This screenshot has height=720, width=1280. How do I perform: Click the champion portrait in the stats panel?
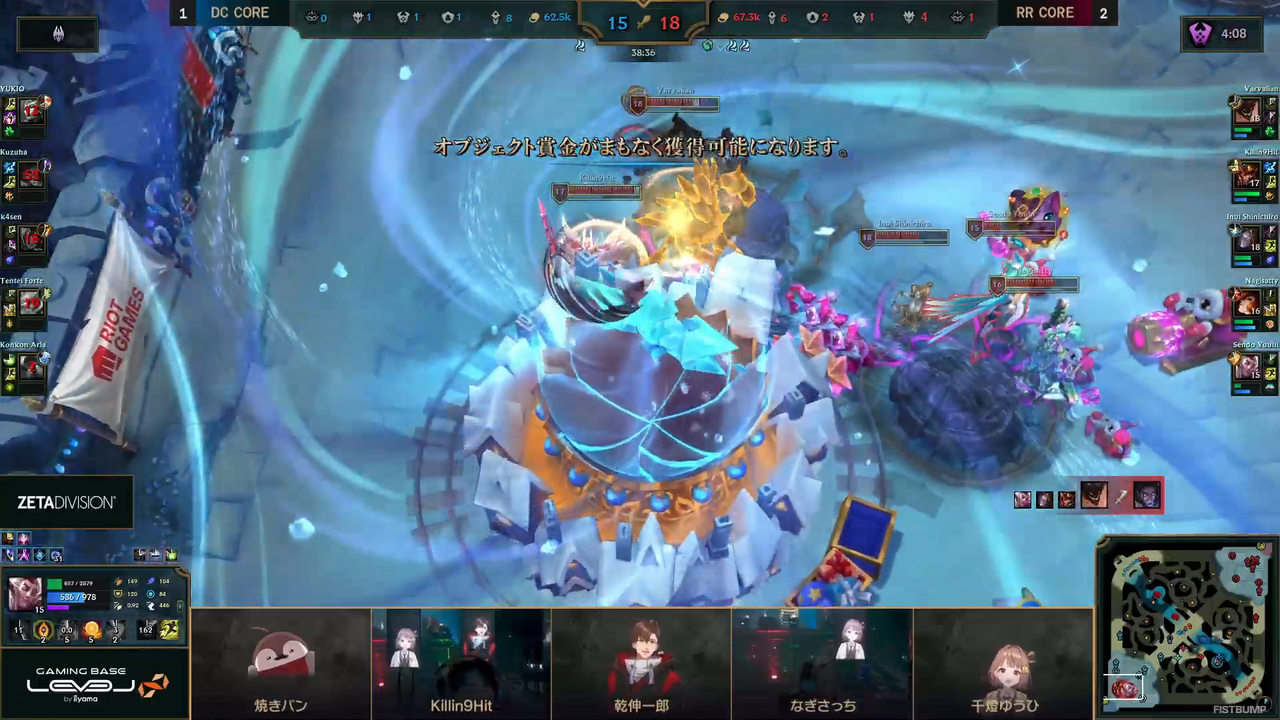point(25,592)
